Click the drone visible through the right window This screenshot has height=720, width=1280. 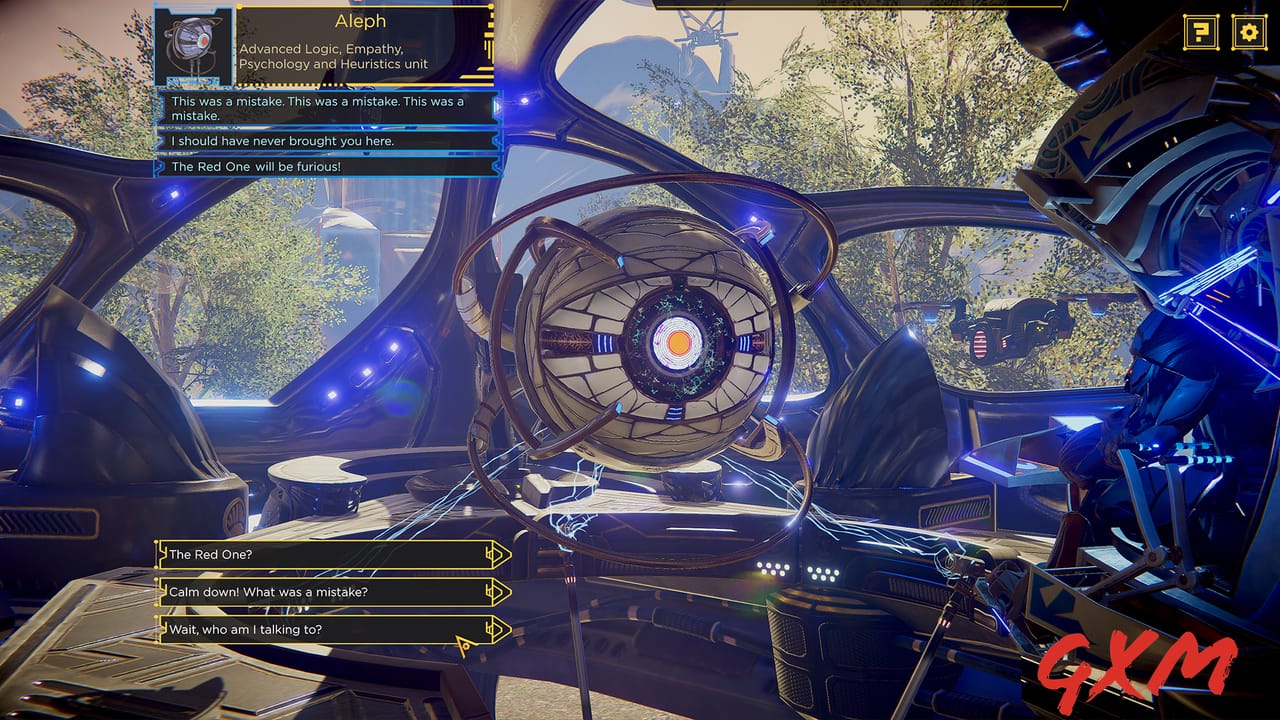click(x=999, y=330)
